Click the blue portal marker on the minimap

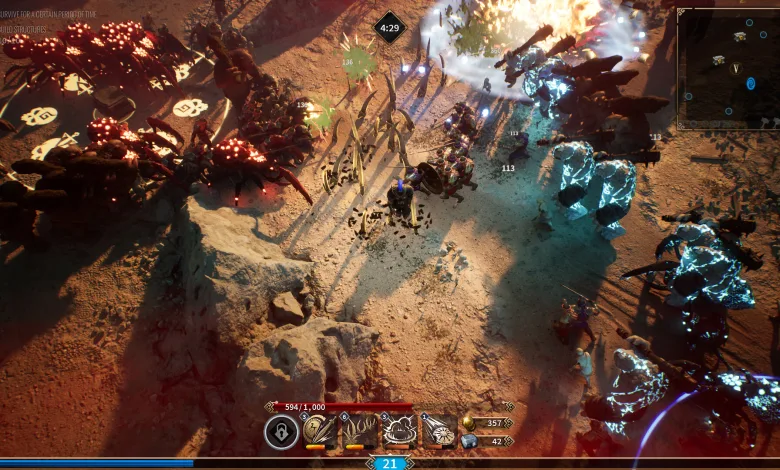750,83
